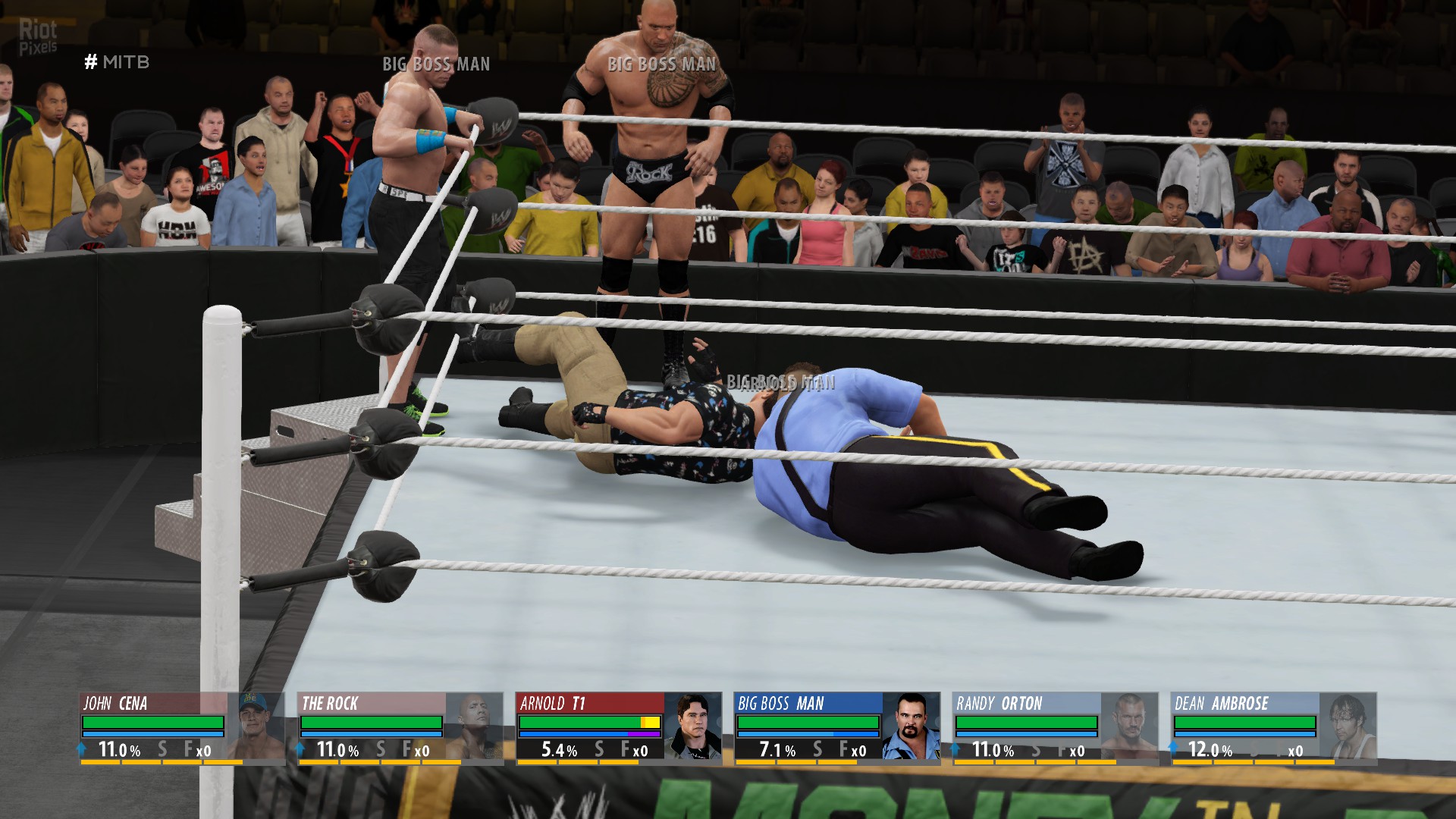Click Big Boss Man's portrait thumbnail
This screenshot has height=819, width=1456.
911,726
